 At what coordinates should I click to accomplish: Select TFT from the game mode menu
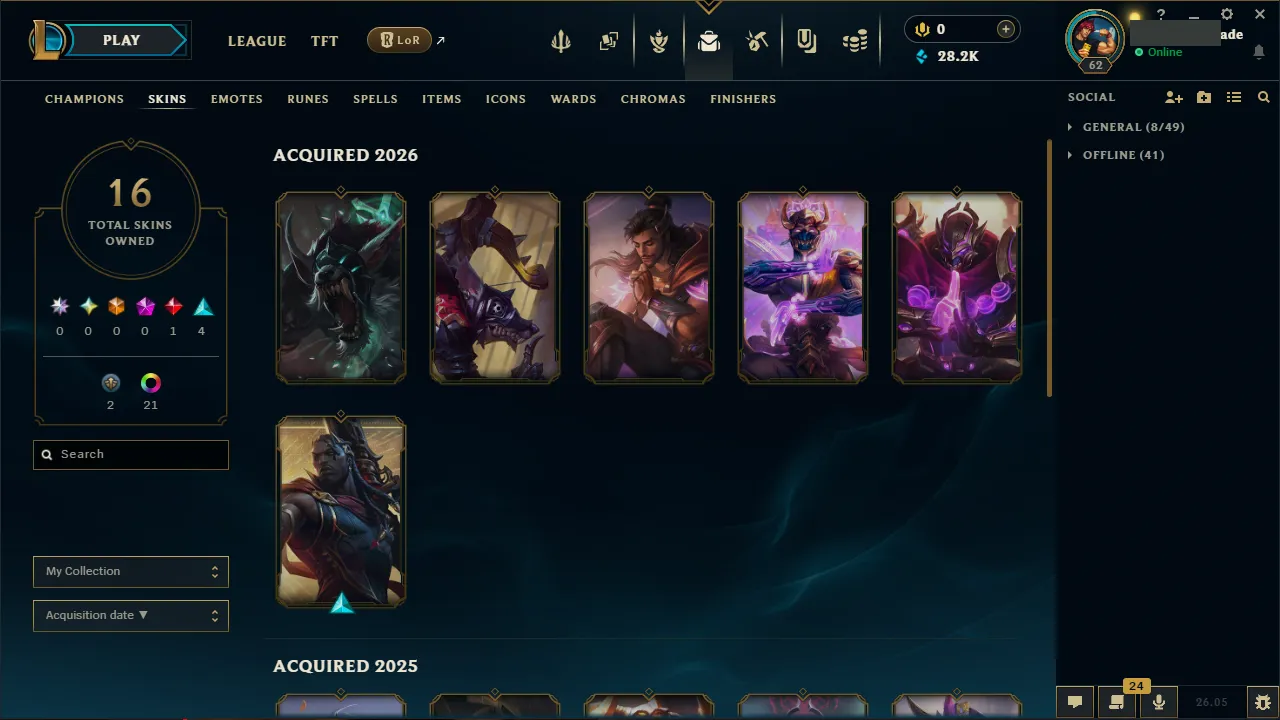[324, 41]
